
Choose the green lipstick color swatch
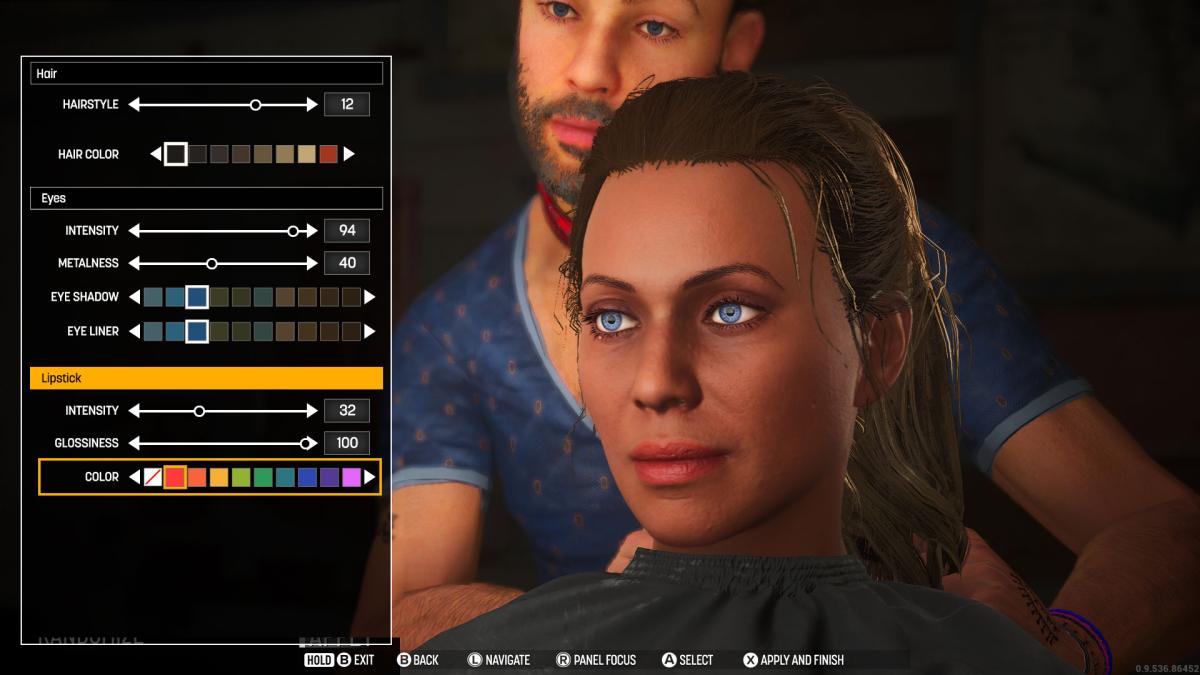pyautogui.click(x=263, y=477)
